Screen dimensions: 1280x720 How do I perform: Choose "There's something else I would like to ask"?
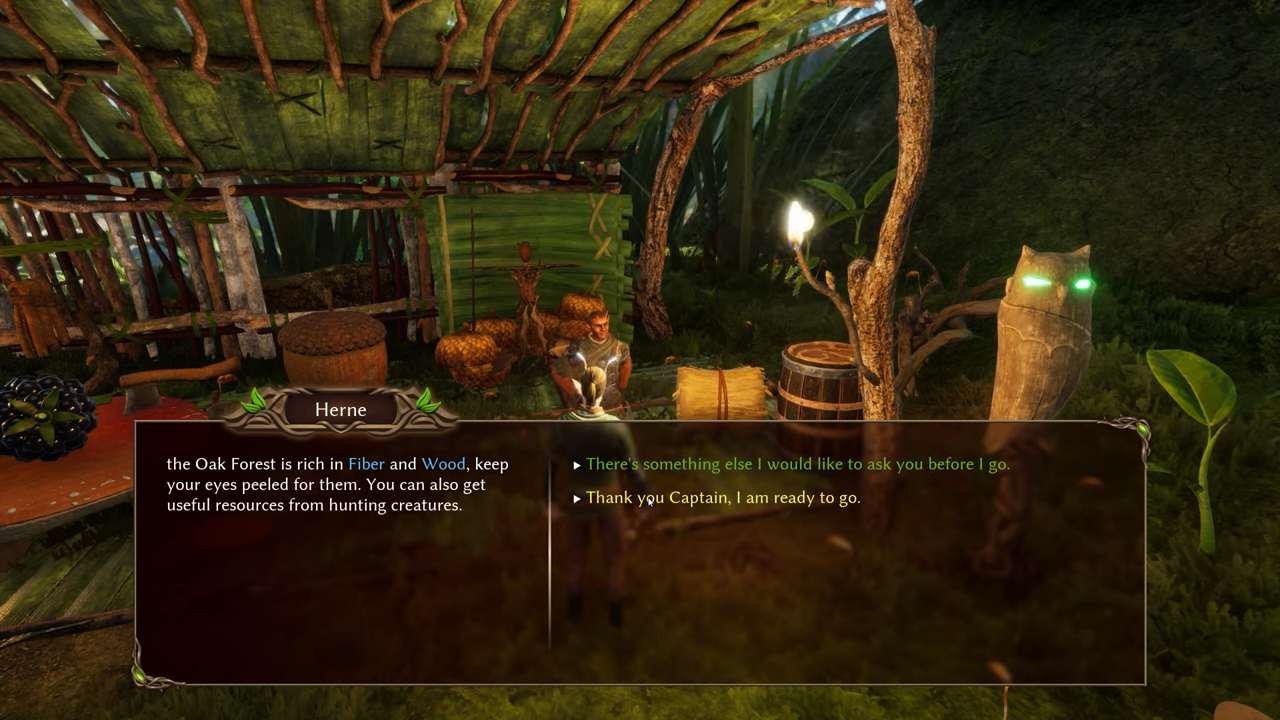click(x=797, y=464)
